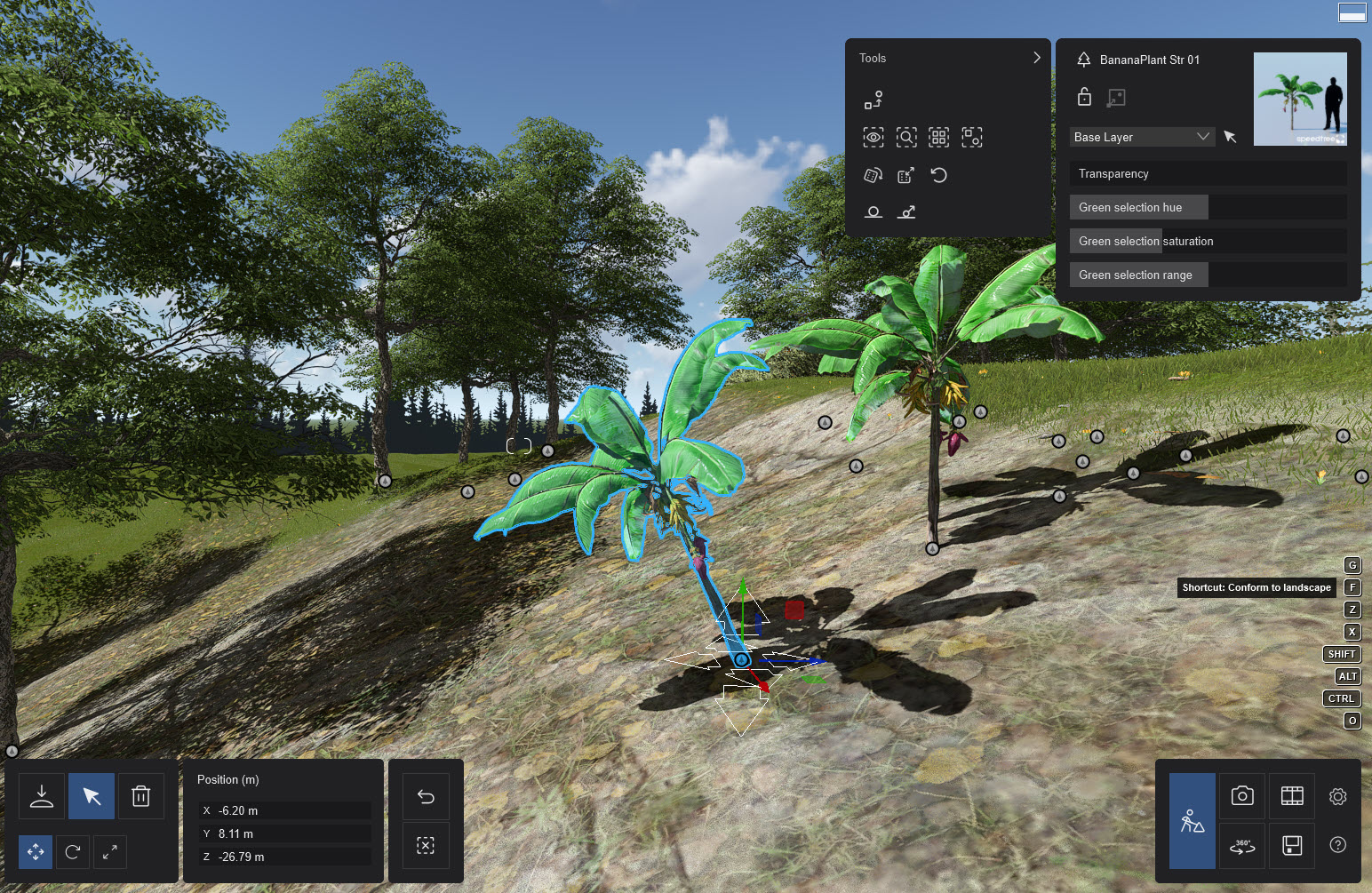Open the Base Layer dropdown
The height and width of the screenshot is (893, 1372).
coord(1142,137)
